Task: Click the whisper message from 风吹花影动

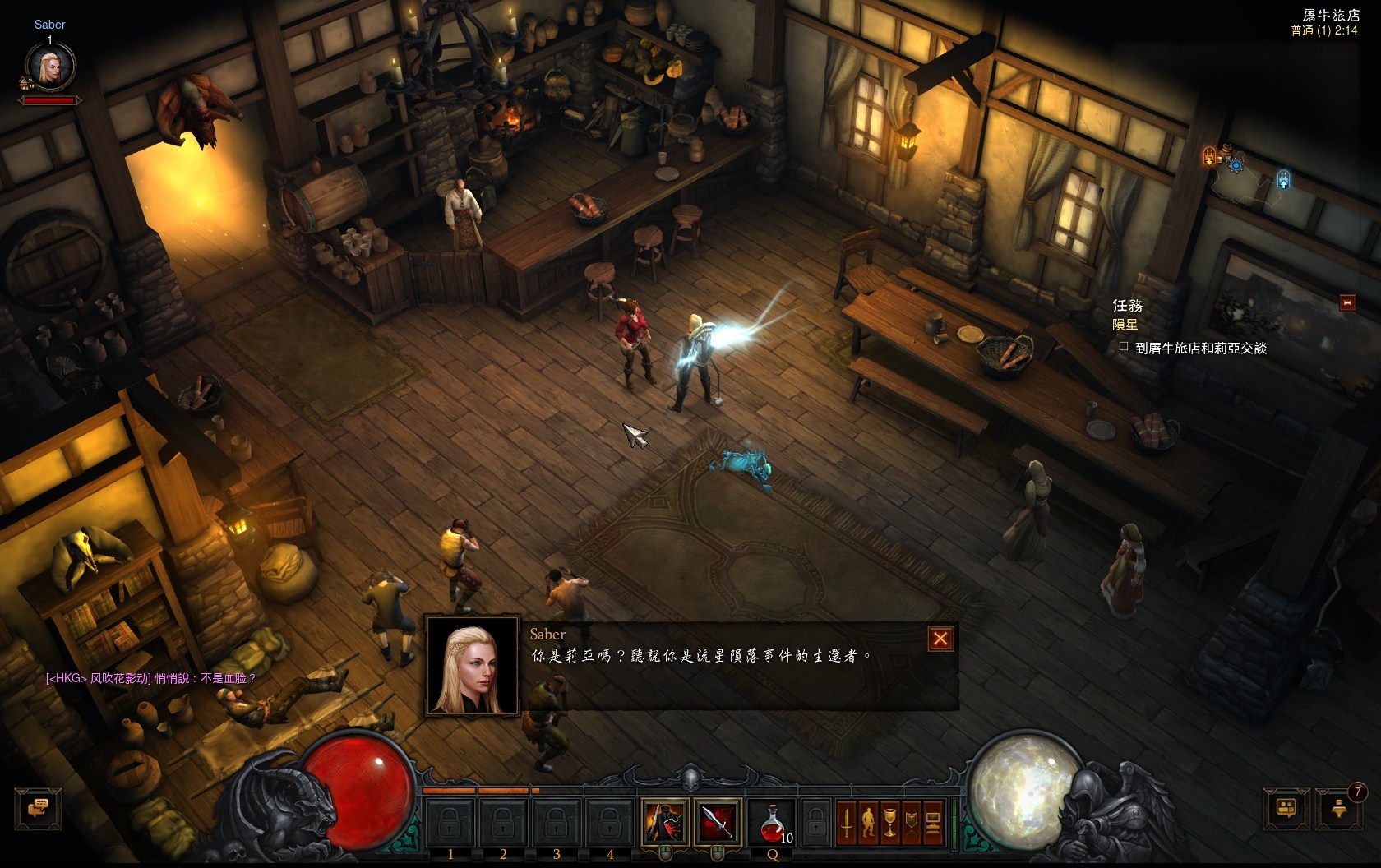Action: tap(151, 678)
